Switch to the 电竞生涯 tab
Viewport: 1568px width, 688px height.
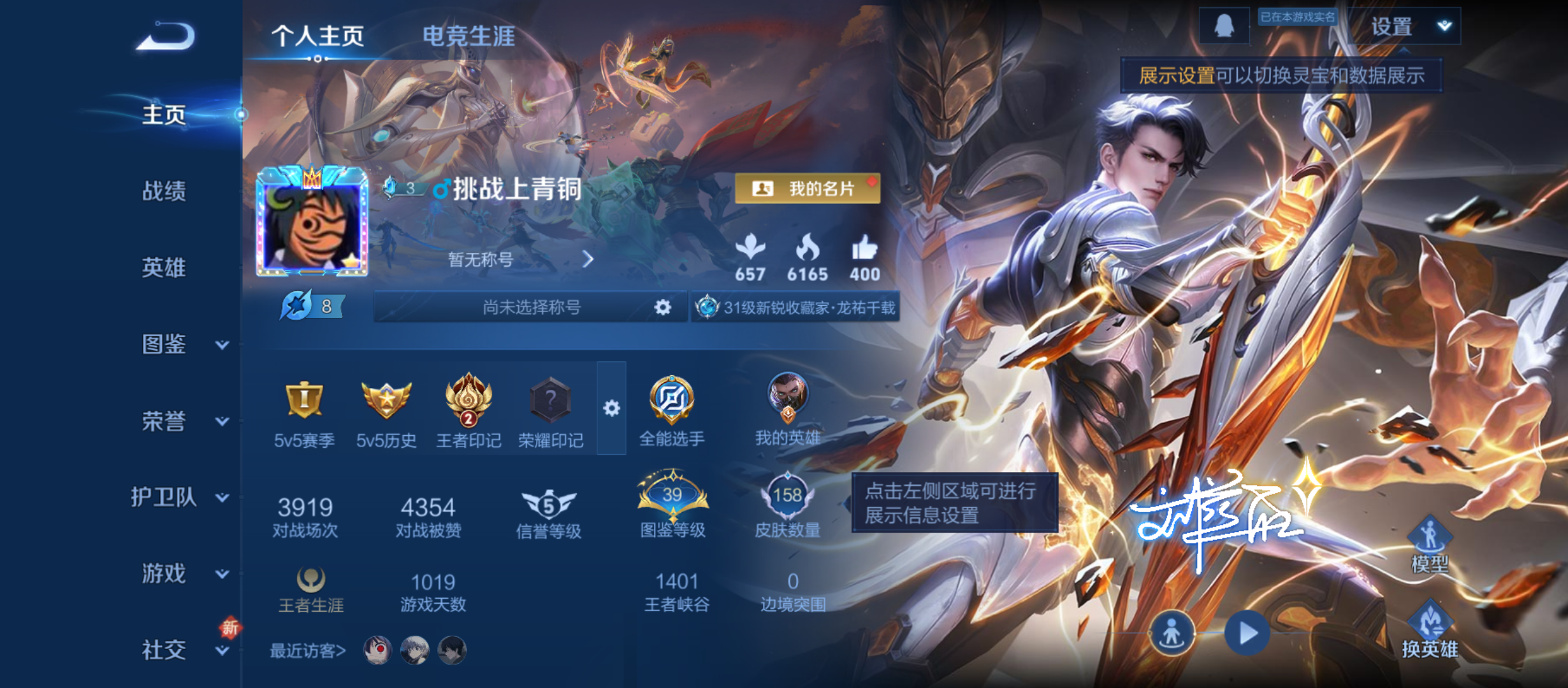470,35
